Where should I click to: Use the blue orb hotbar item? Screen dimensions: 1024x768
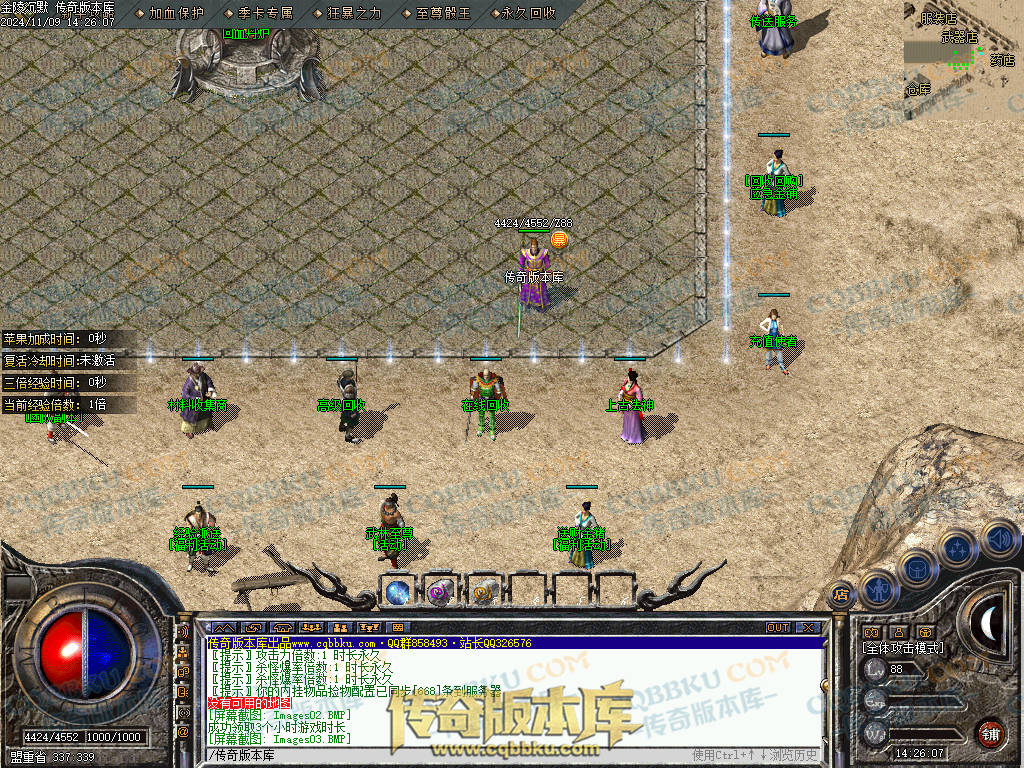pos(398,592)
